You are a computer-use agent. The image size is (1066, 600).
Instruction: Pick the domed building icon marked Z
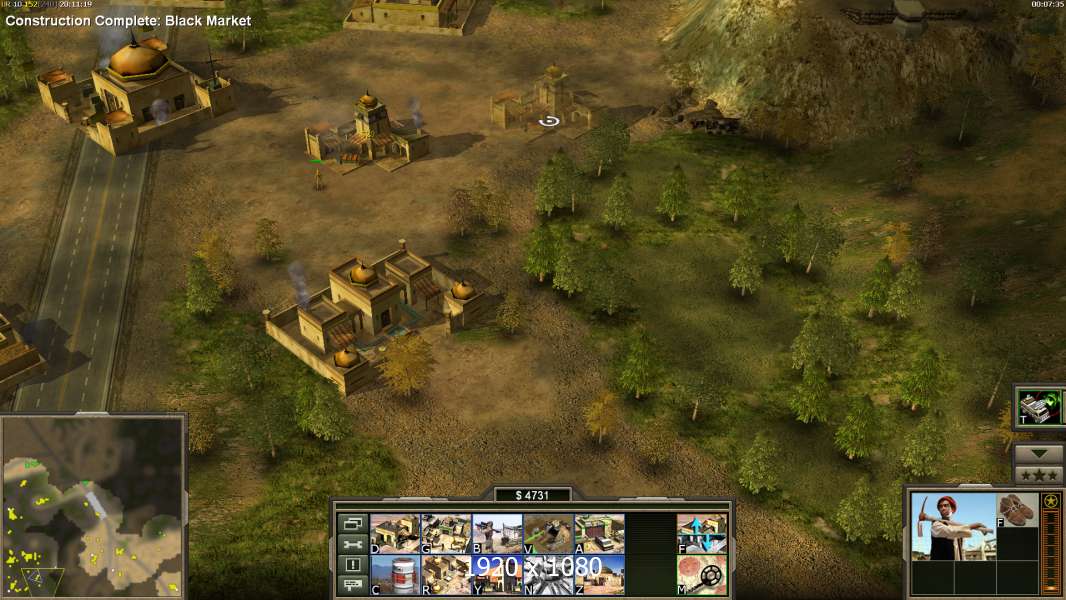599,574
